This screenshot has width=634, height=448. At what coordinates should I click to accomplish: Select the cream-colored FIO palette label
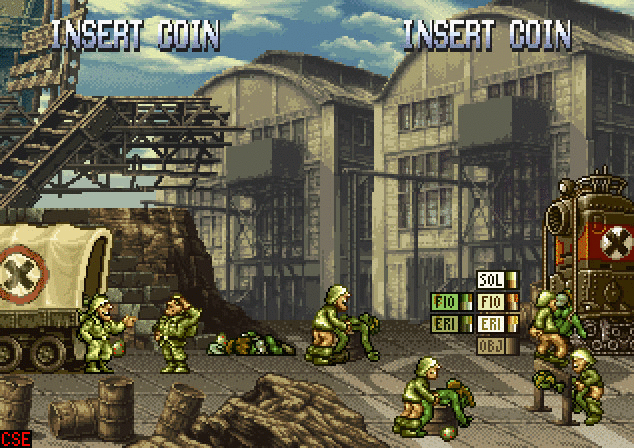click(x=491, y=301)
